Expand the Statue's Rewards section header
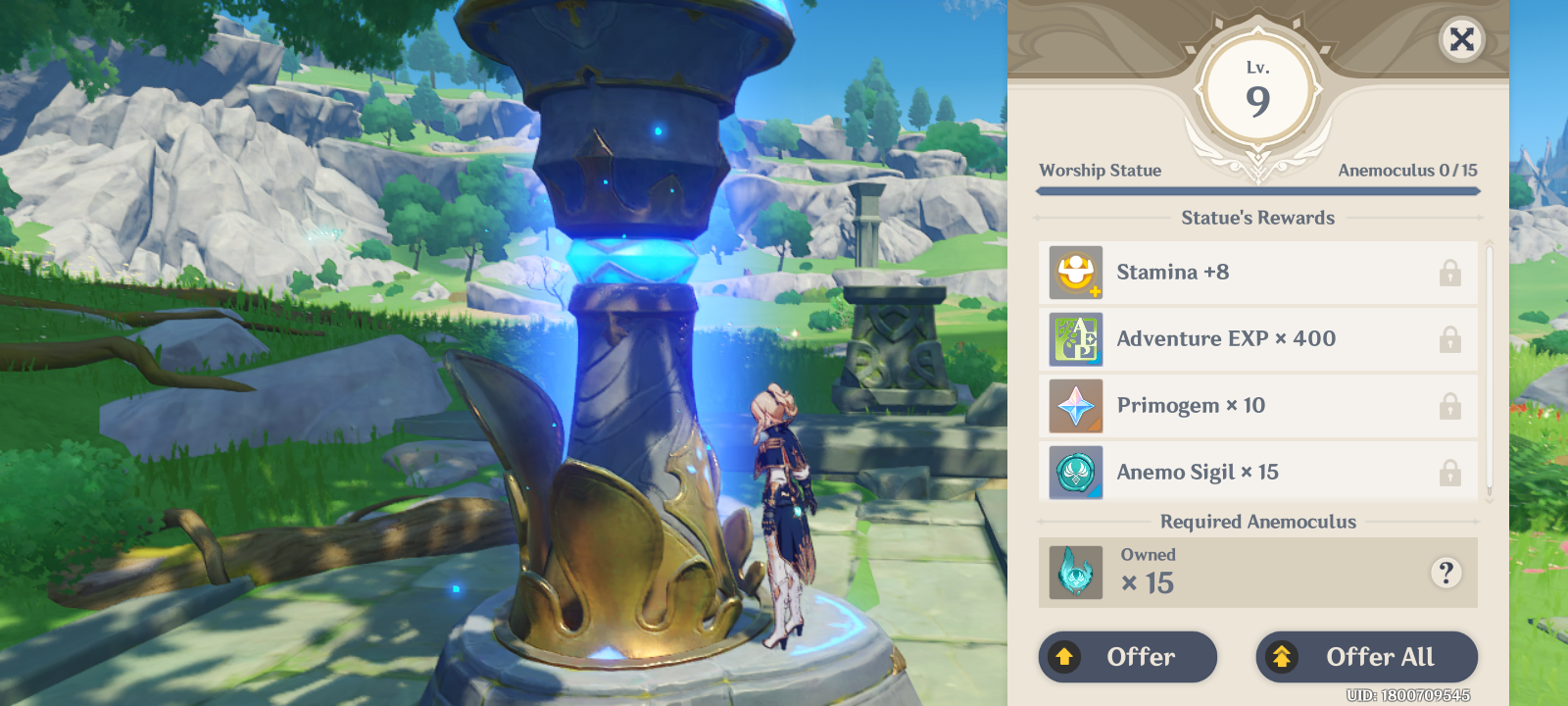 (x=1258, y=217)
